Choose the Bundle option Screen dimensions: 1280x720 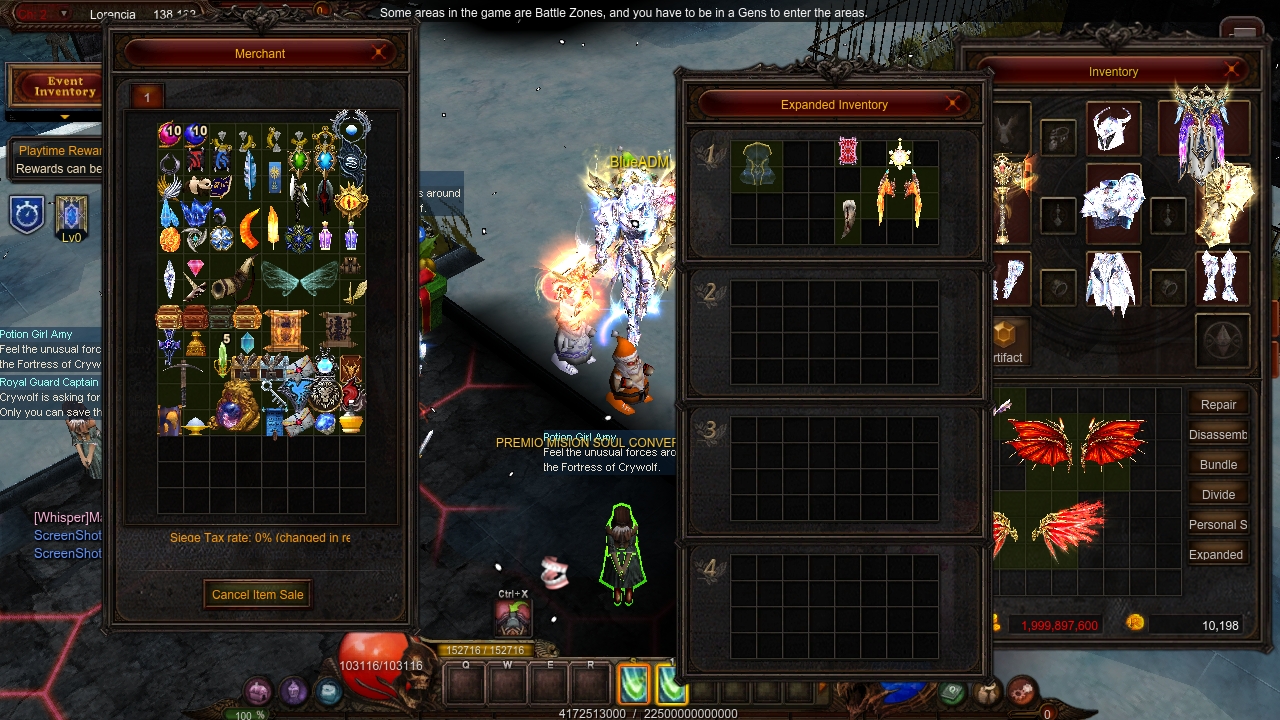coord(1218,464)
